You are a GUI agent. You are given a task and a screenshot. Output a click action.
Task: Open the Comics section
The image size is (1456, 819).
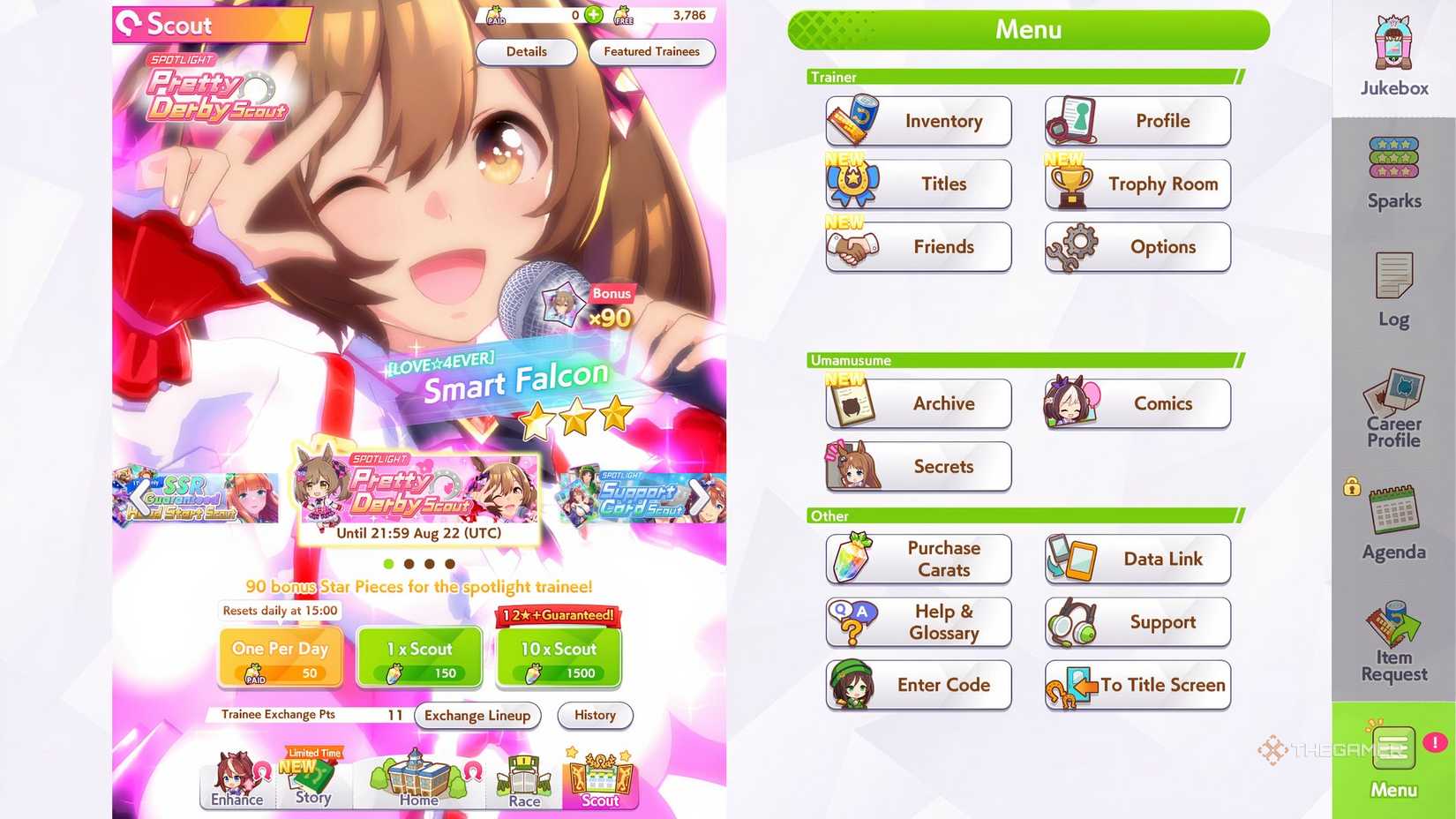click(x=1137, y=403)
